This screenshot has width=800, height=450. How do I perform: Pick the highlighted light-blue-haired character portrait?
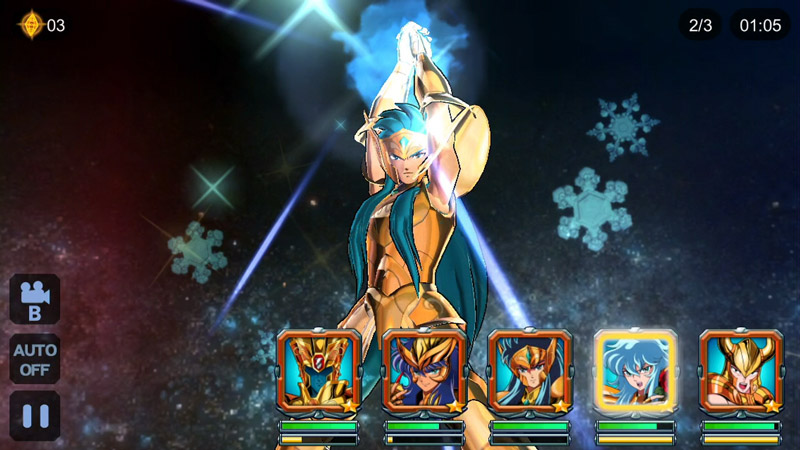click(x=636, y=371)
